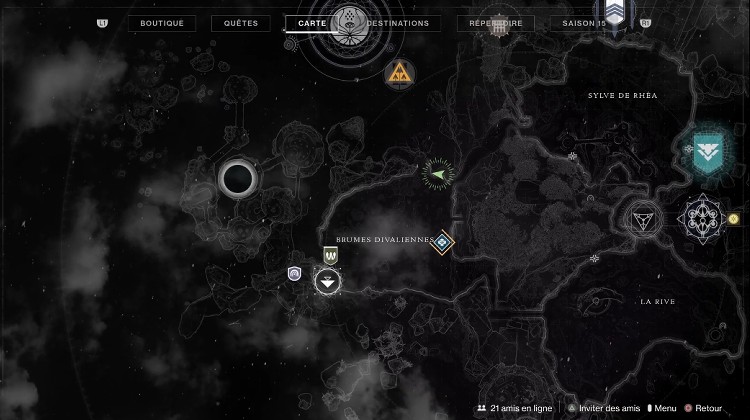Image resolution: width=750 pixels, height=420 pixels.
Task: Select the blue diamond marker at Brumes Divaliennes
Action: point(442,242)
